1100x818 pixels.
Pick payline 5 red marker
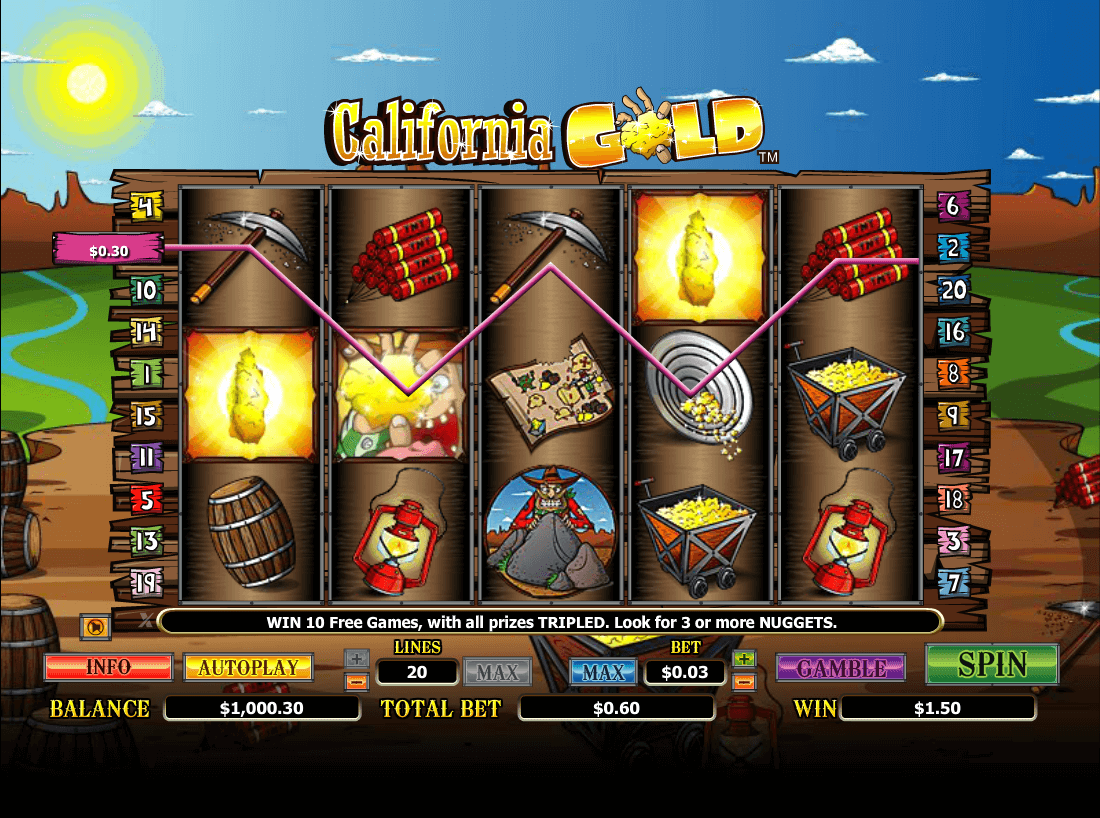pyautogui.click(x=146, y=498)
